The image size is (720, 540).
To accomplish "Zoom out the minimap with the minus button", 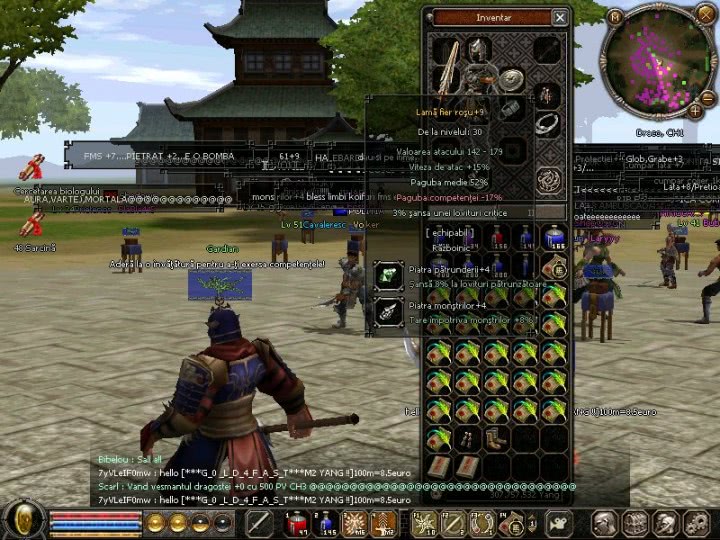I will coord(708,97).
